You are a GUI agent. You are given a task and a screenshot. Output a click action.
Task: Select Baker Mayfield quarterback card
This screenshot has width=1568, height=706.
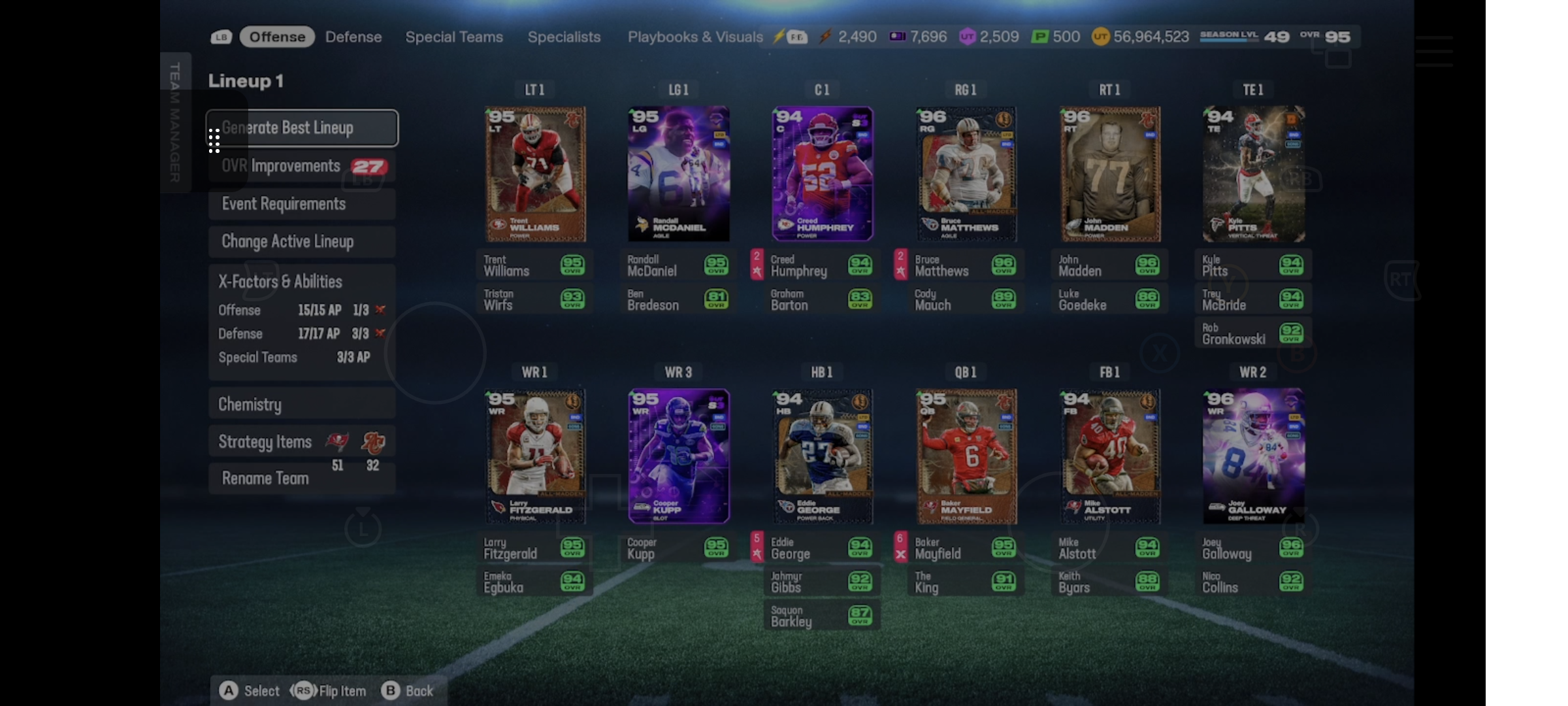pos(966,456)
